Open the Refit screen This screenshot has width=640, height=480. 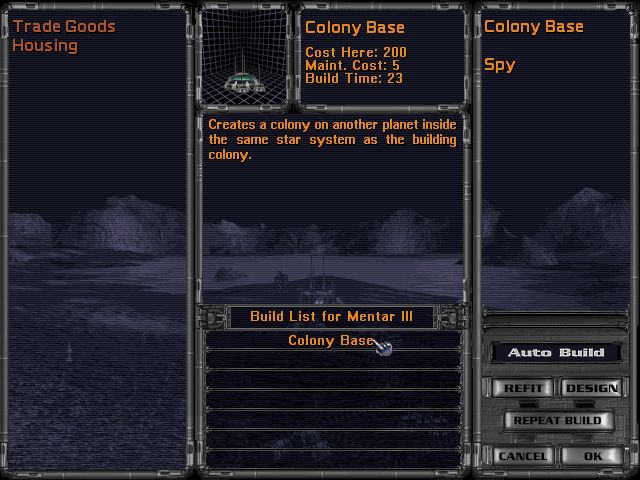click(522, 388)
